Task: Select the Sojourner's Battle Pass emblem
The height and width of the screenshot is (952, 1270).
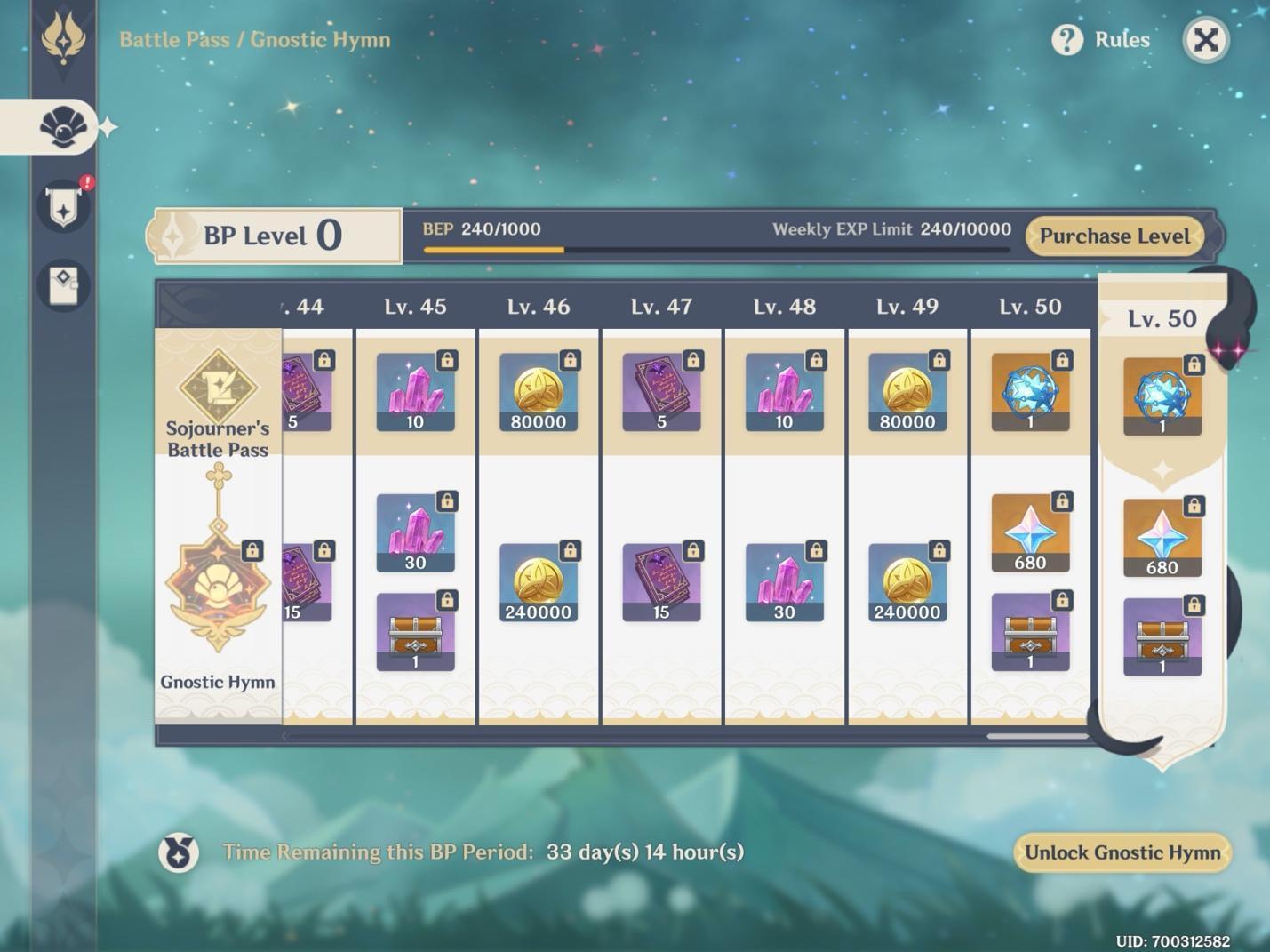Action: 218,387
